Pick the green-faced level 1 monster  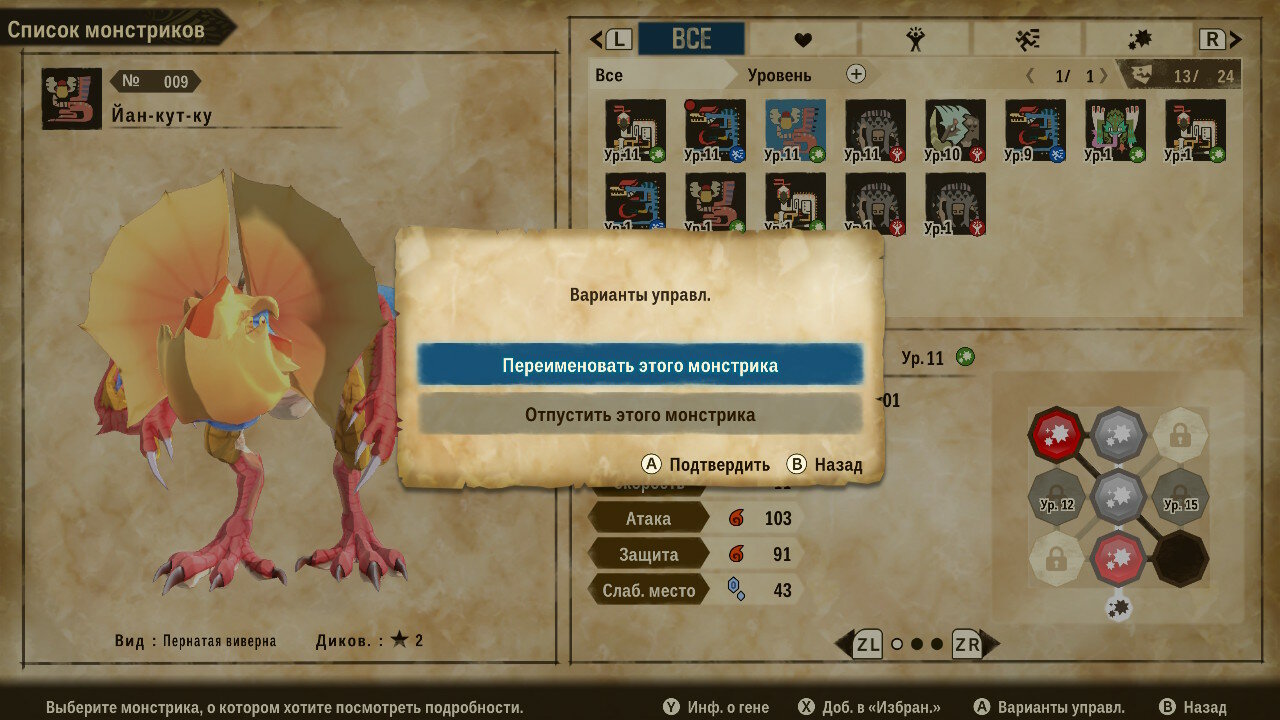[1115, 130]
